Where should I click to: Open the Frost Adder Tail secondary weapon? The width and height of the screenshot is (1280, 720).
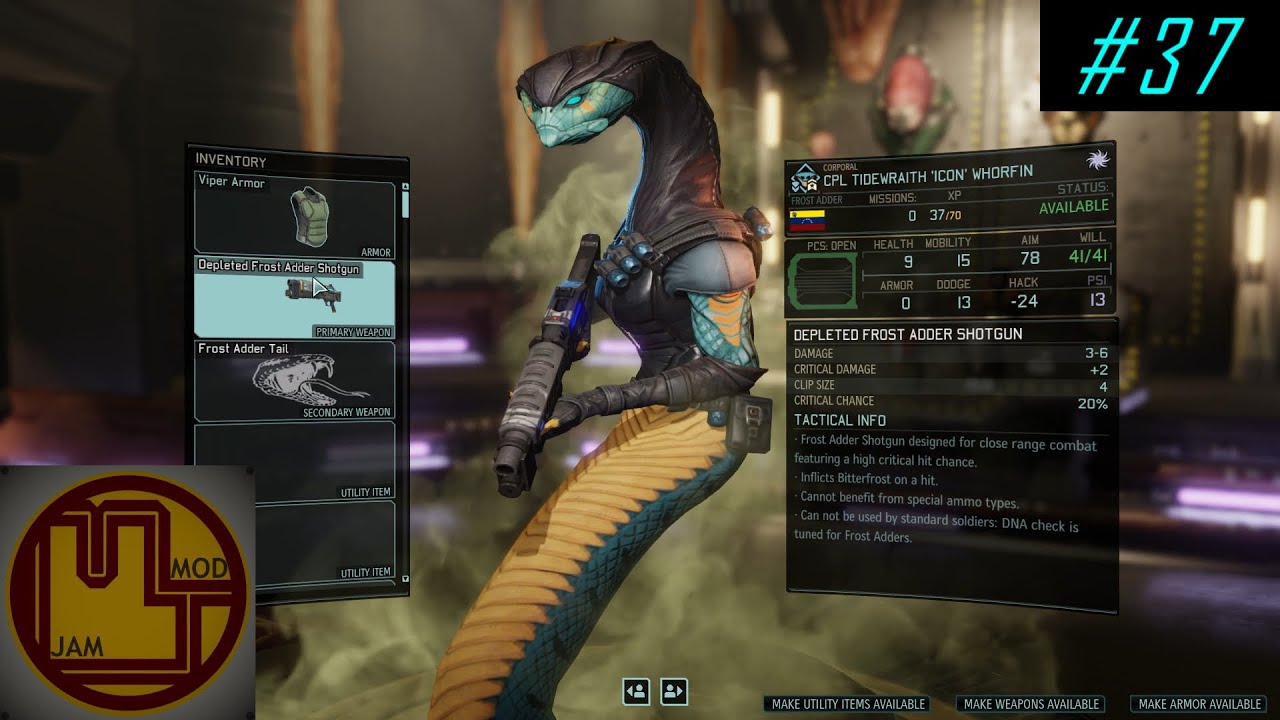[x=295, y=381]
